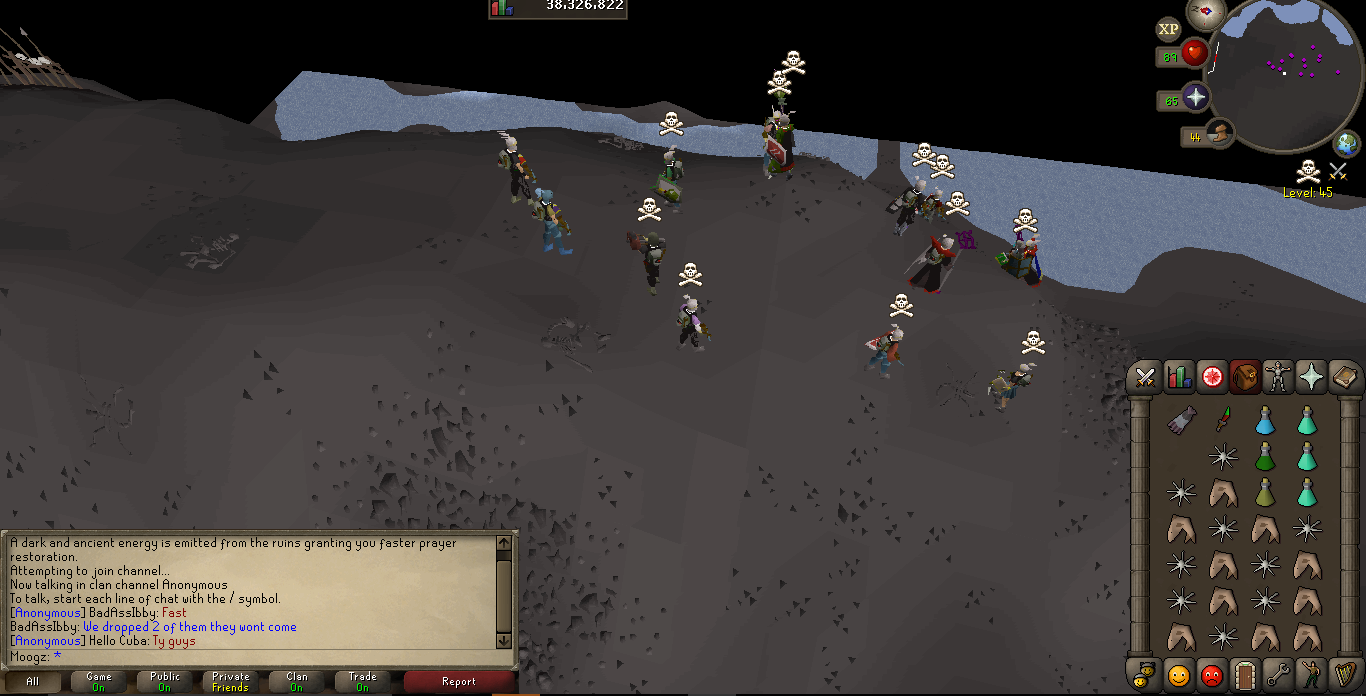
Task: Open the Prayer tab
Action: pyautogui.click(x=1311, y=377)
